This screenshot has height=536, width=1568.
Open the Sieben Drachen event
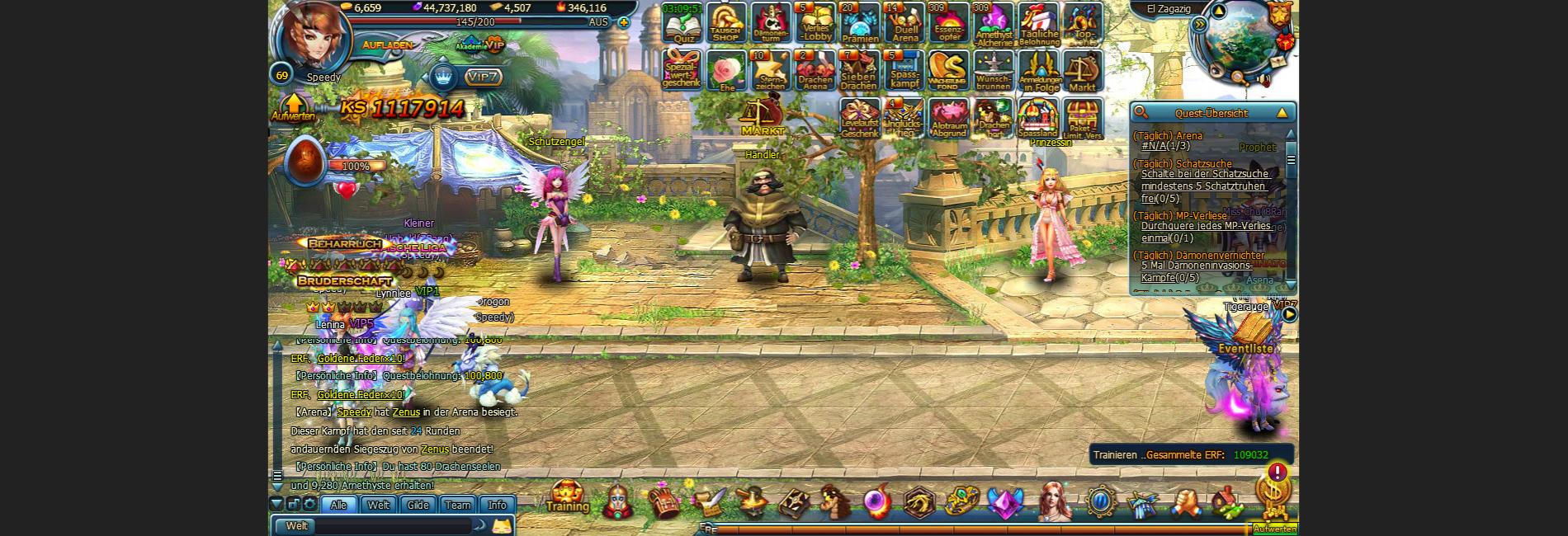pos(859,70)
